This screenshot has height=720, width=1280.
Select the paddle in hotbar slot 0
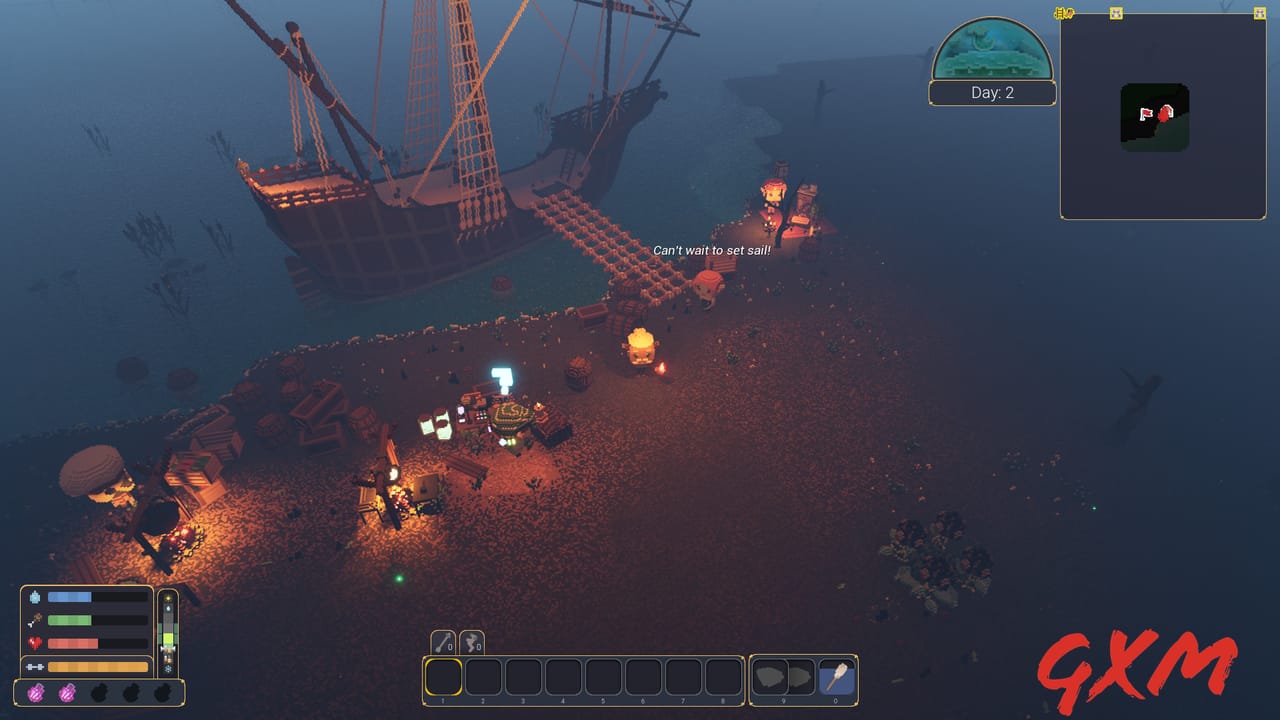pyautogui.click(x=837, y=676)
